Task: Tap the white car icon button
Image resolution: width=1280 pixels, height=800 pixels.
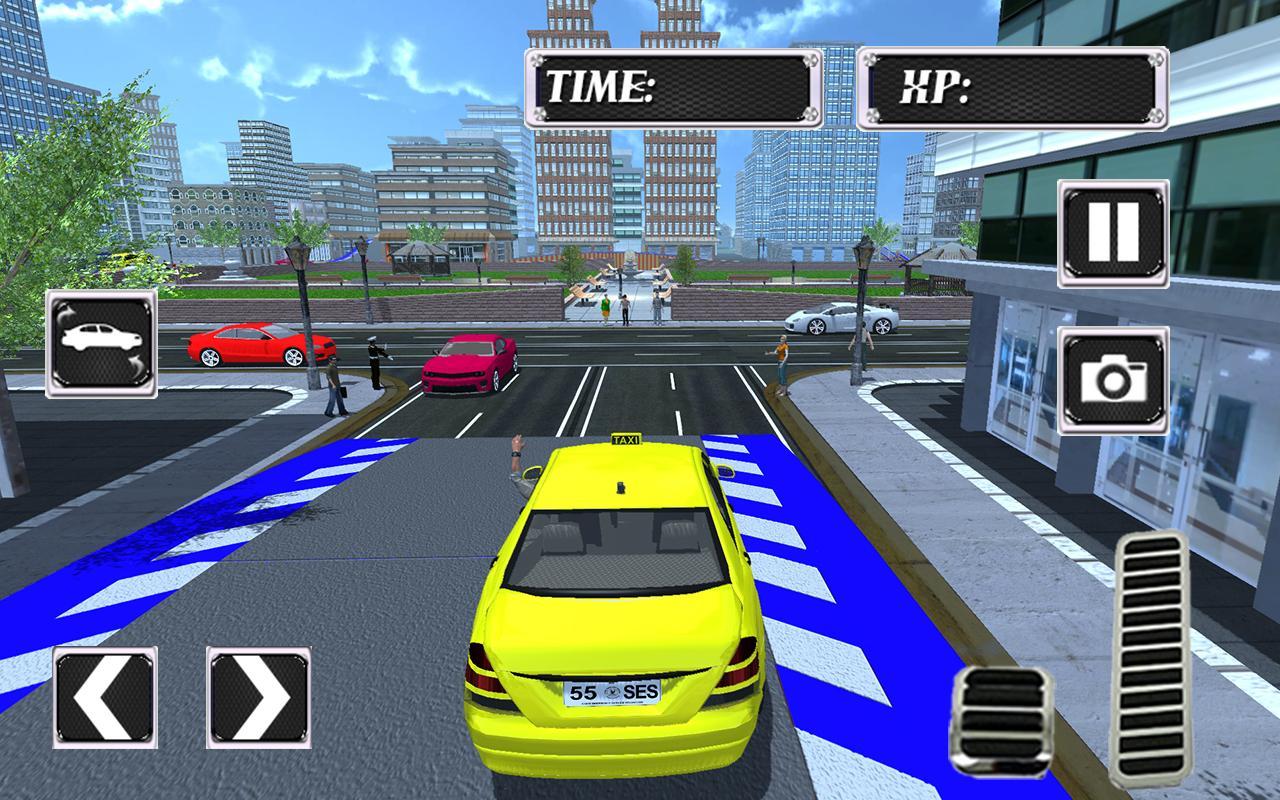Action: click(x=101, y=343)
